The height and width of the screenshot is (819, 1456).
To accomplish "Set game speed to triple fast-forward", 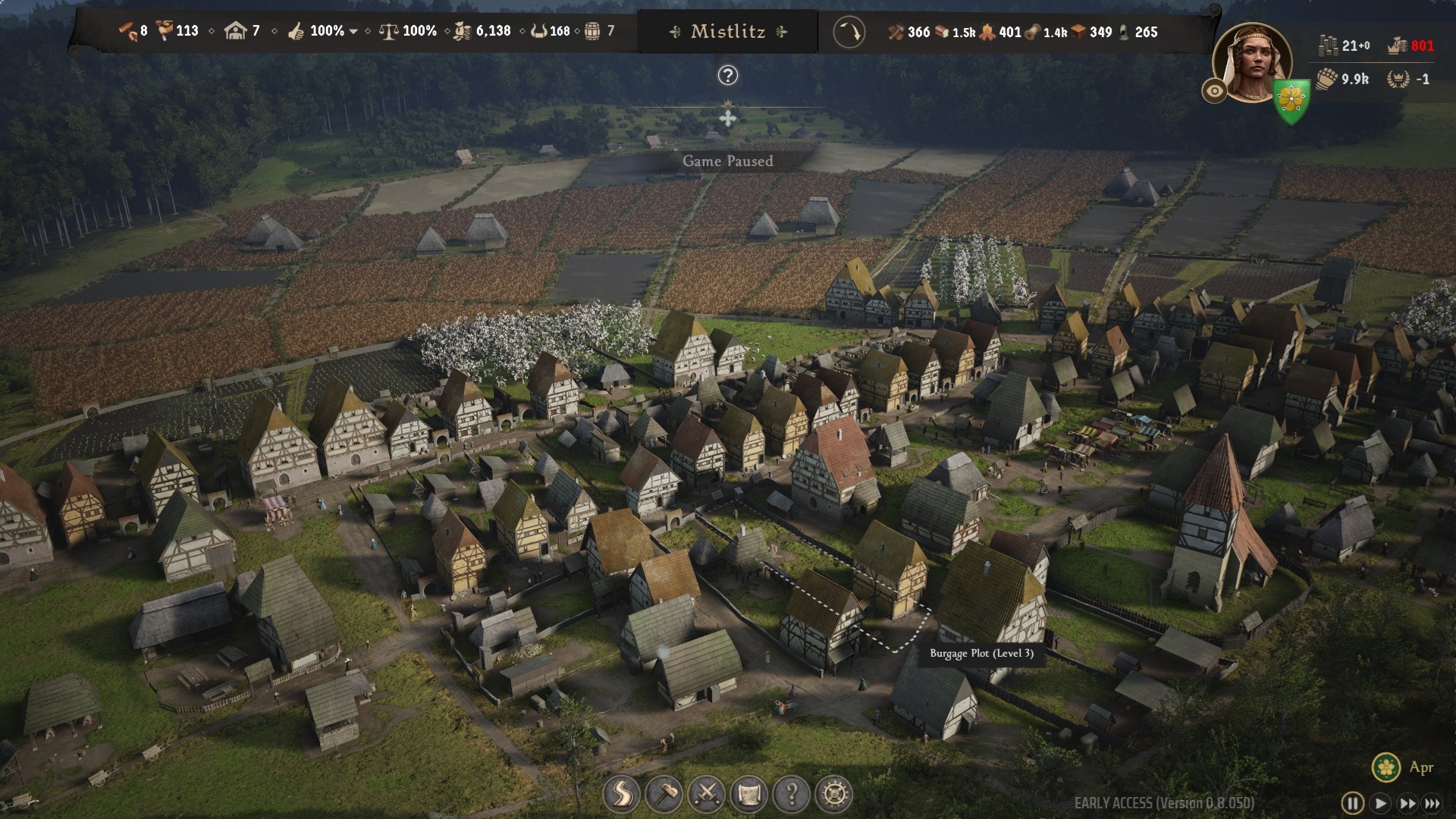I will point(1432,803).
